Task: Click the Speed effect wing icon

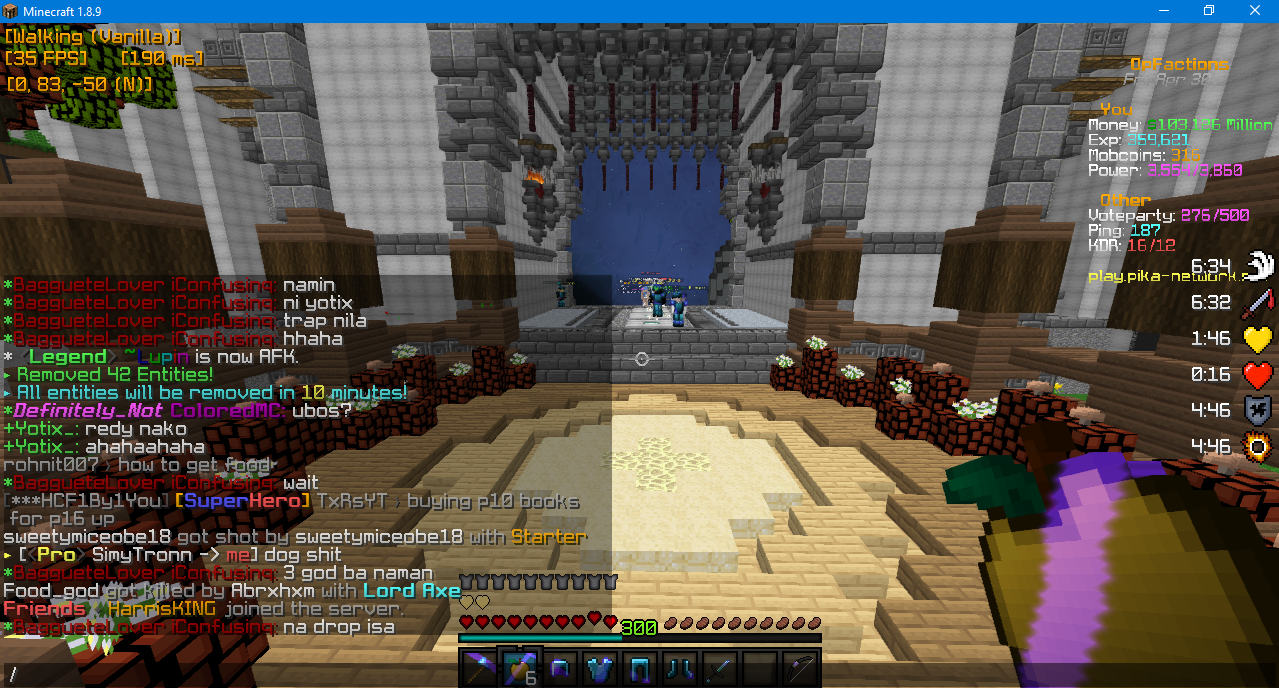Action: tap(1257, 265)
